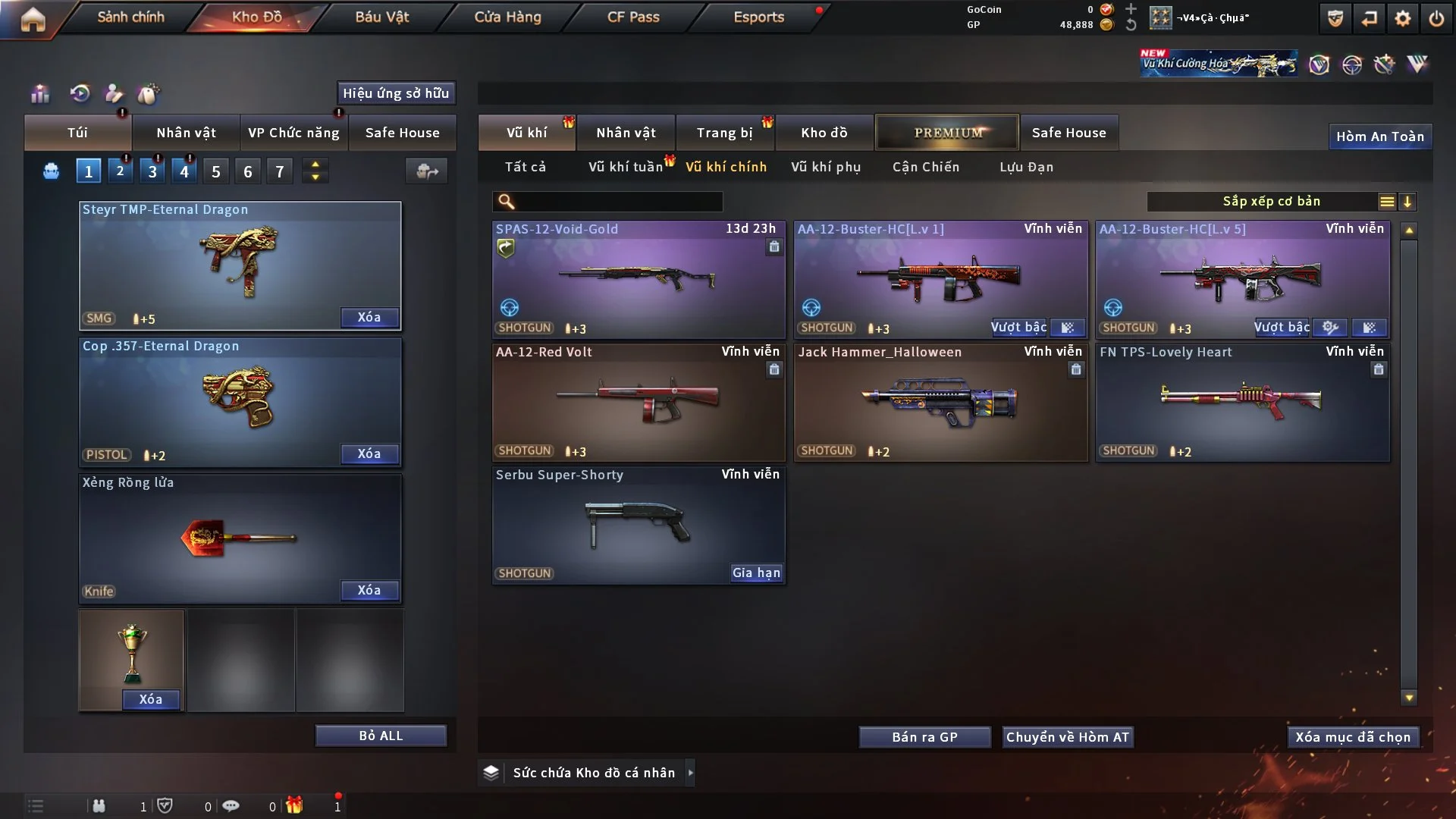This screenshot has height=819, width=1456.
Task: Click the weapon search field
Action: click(x=618, y=202)
